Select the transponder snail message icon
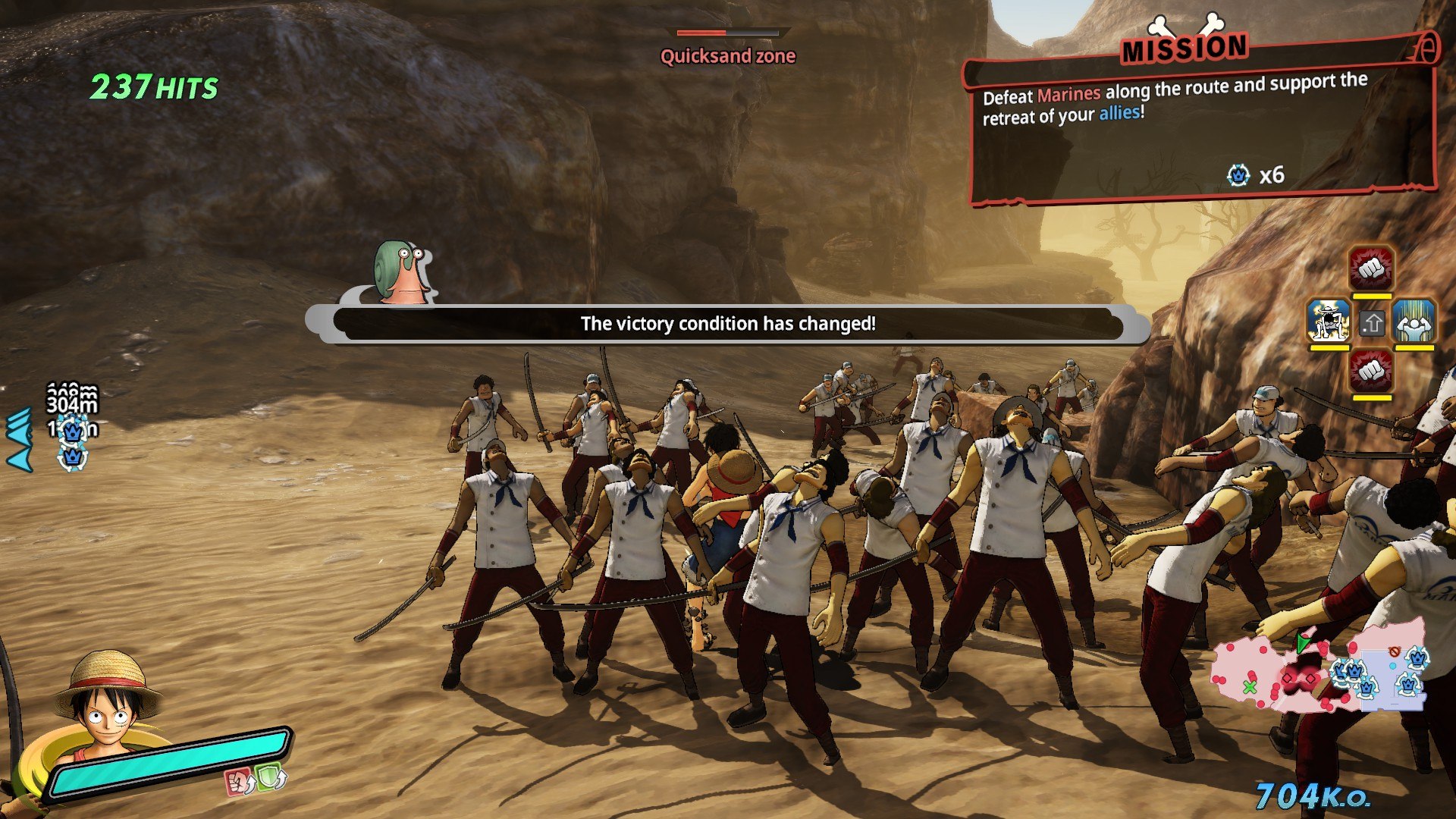Viewport: 1456px width, 819px height. point(402,273)
